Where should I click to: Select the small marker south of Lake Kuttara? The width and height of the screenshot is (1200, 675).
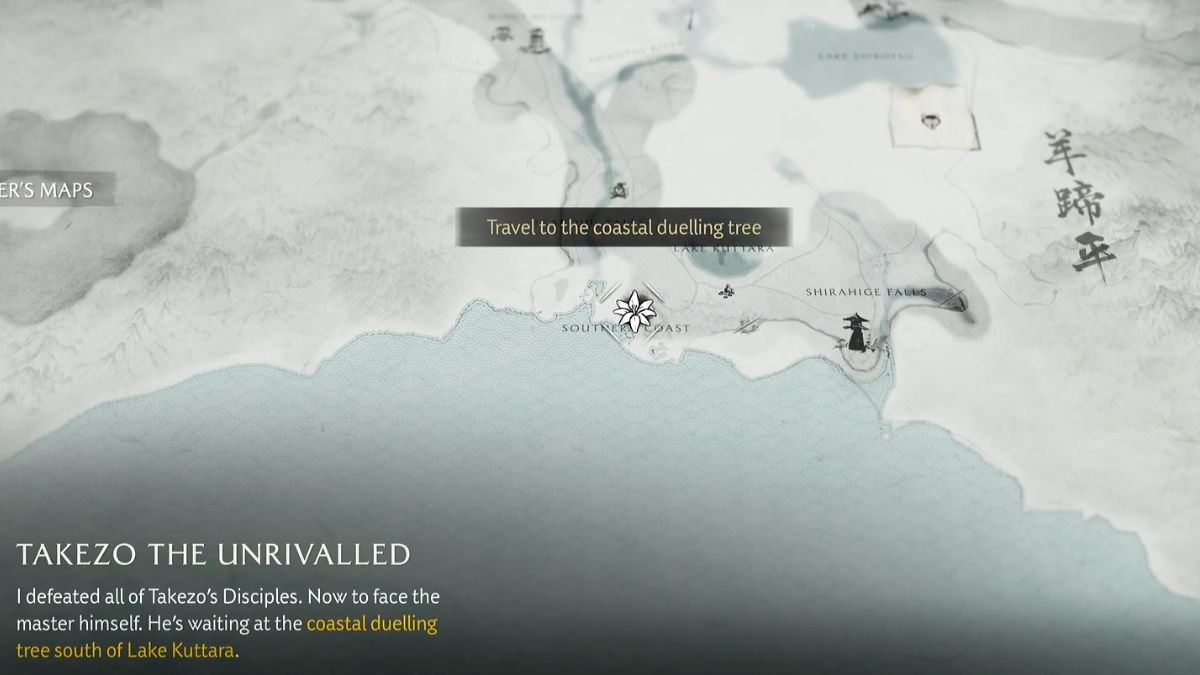[x=727, y=291]
